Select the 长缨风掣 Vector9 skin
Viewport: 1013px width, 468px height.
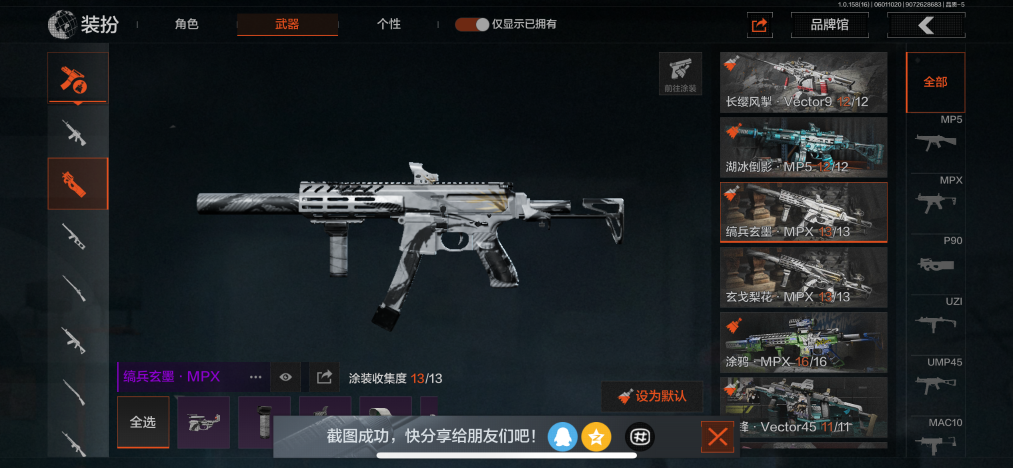pyautogui.click(x=803, y=82)
